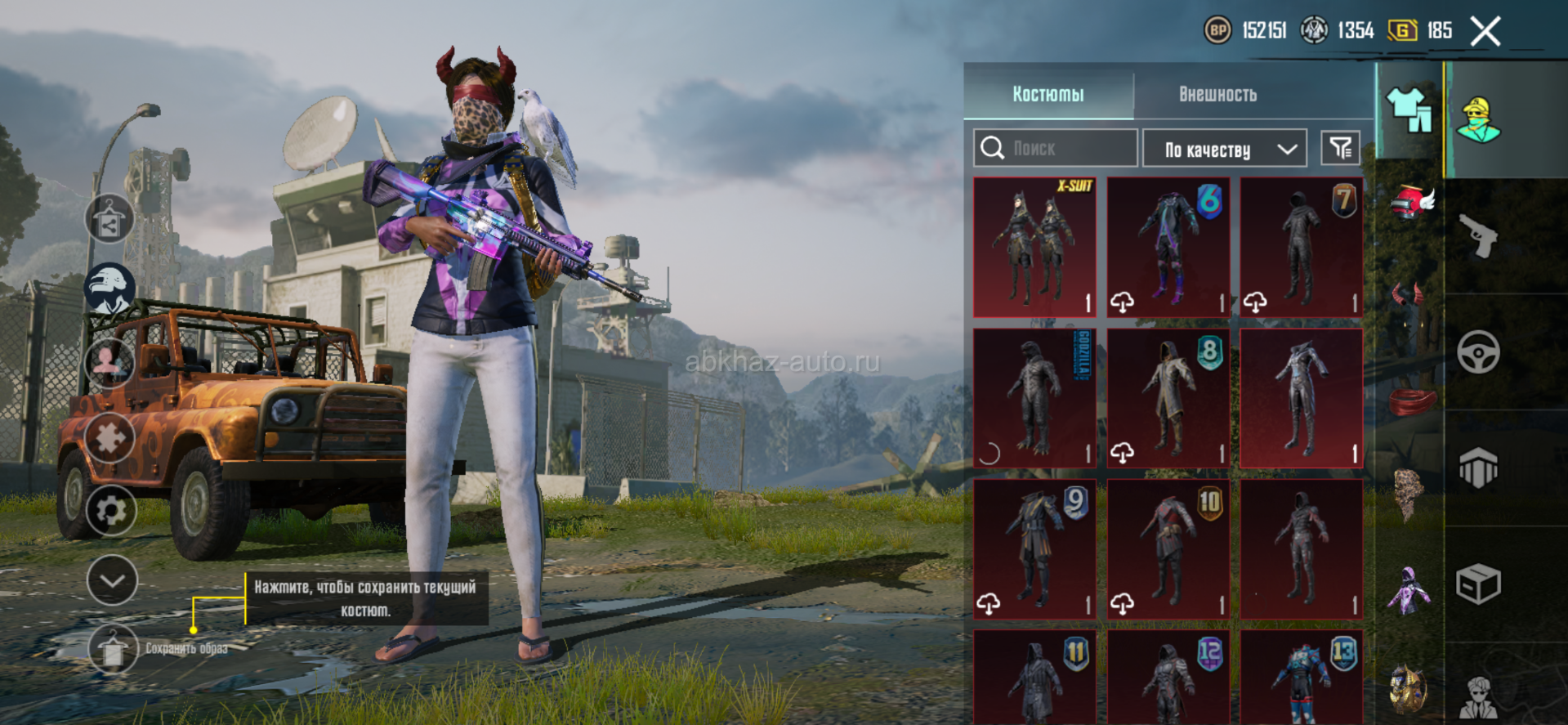The image size is (1568, 725).
Task: Select the winged red helmet category
Action: 1411,202
